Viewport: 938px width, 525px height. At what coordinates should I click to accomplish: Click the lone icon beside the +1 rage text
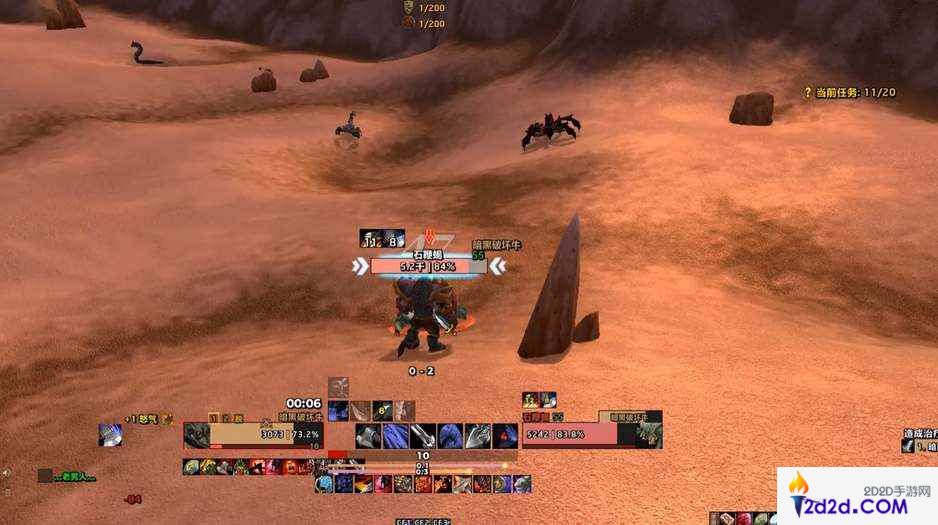(111, 435)
